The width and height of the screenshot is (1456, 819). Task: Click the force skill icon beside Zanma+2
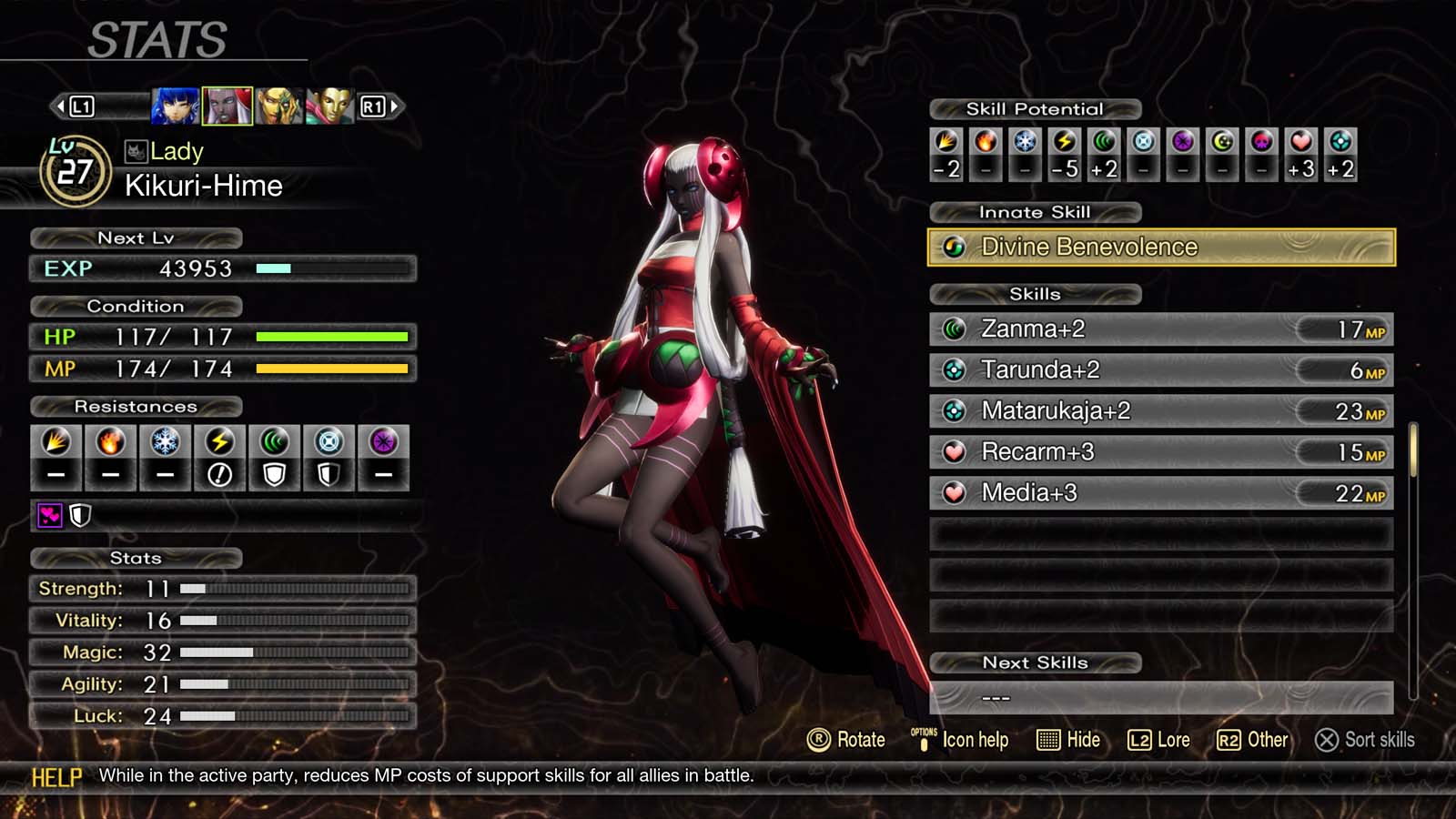click(953, 329)
